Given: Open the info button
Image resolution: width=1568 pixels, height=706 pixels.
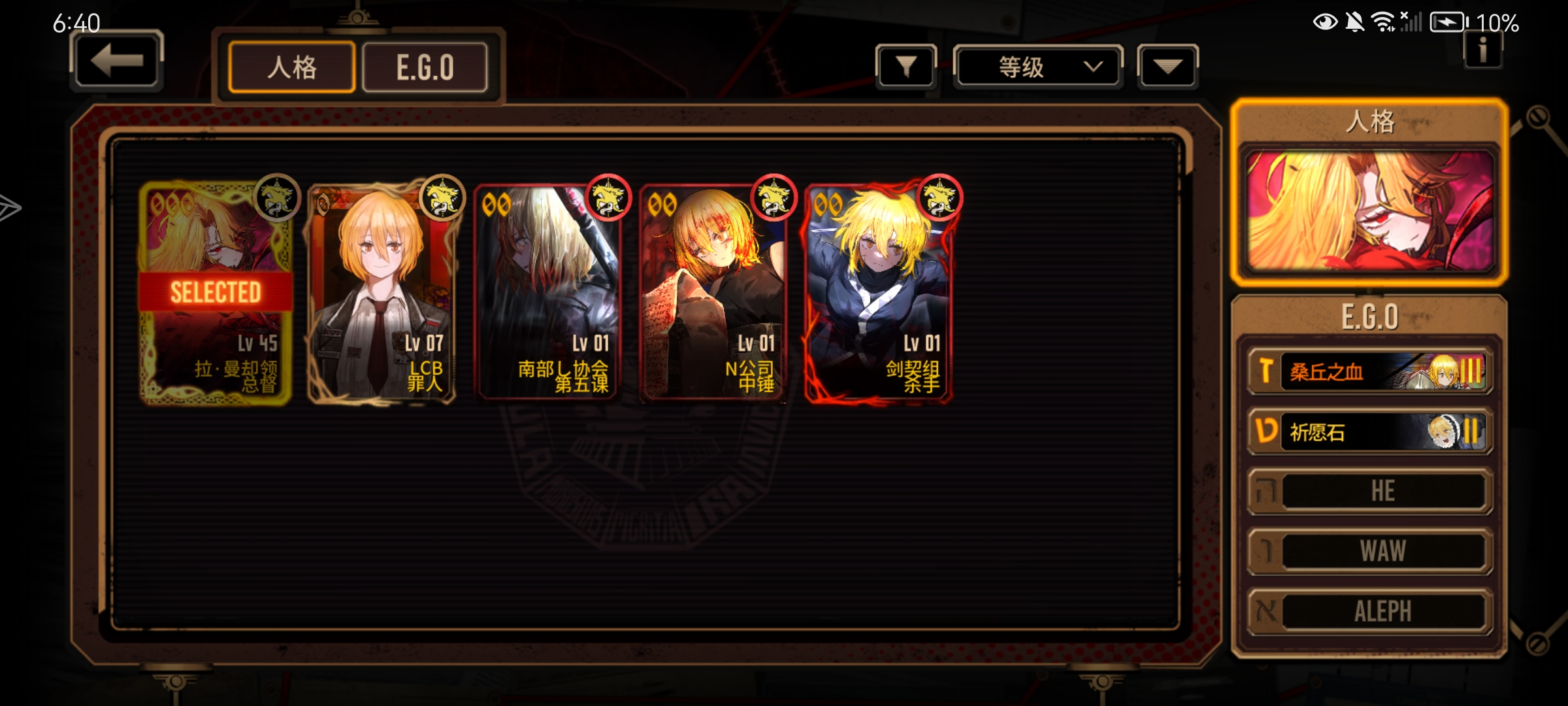Looking at the screenshot, I should (1482, 50).
